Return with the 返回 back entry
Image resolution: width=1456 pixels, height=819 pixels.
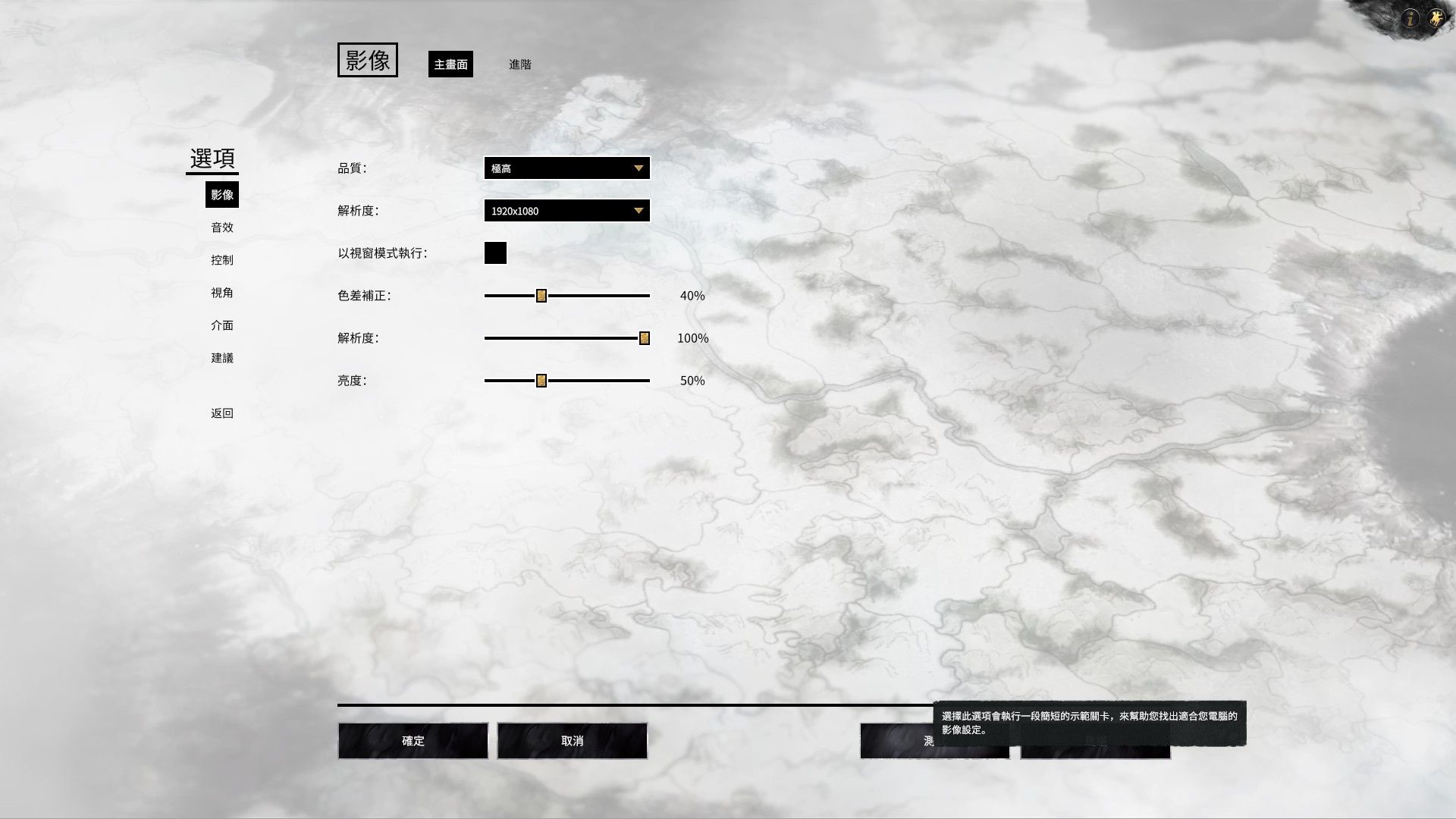tap(222, 413)
